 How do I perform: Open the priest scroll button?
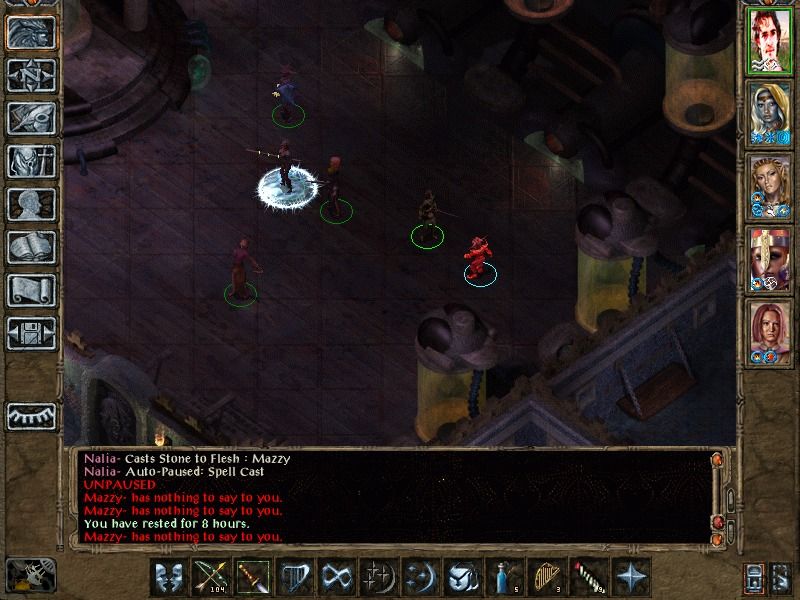click(31, 290)
